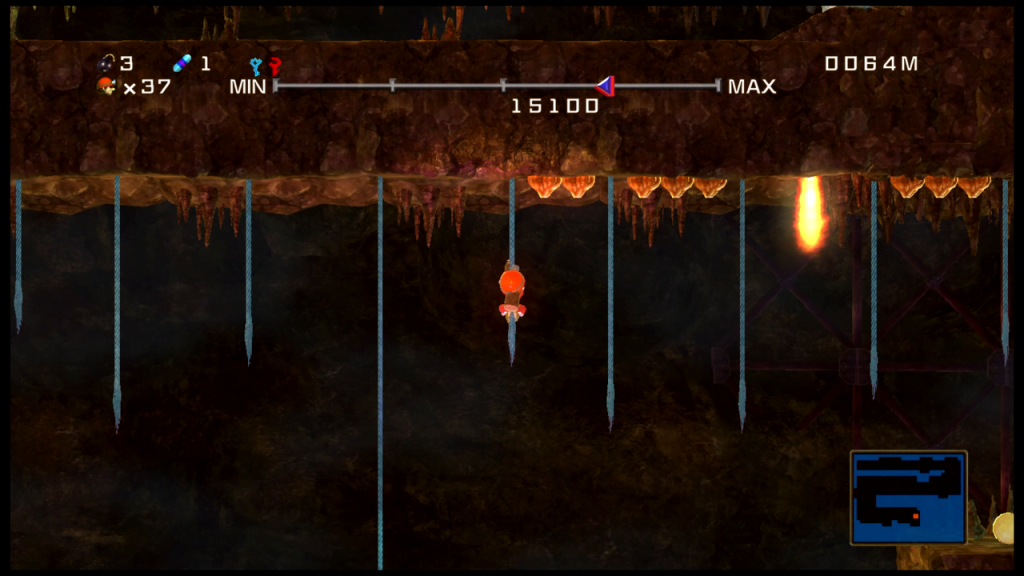The height and width of the screenshot is (576, 1024).
Task: Select the red key icon
Action: click(x=274, y=67)
